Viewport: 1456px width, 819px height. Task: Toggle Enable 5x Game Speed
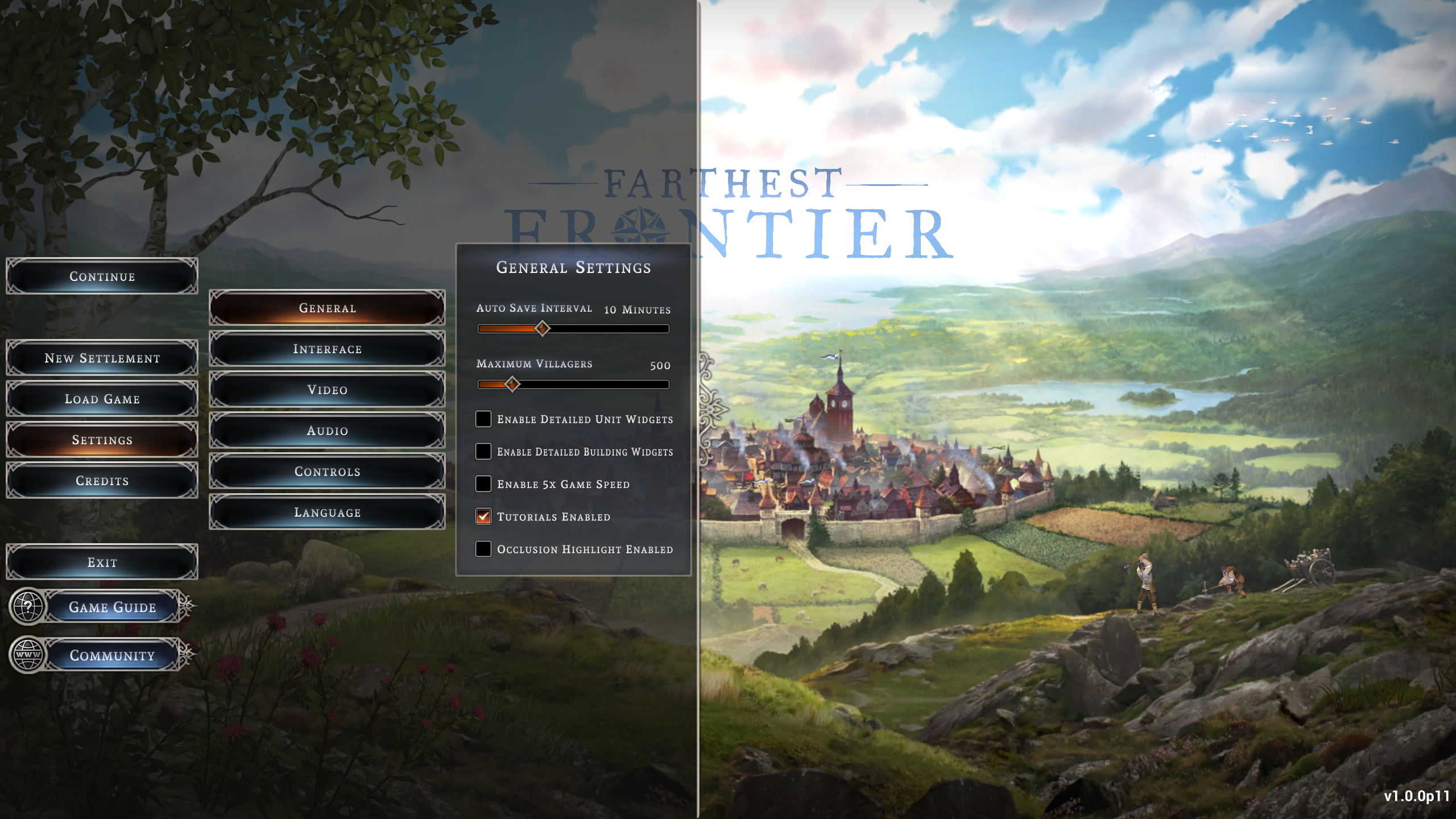pyautogui.click(x=483, y=484)
